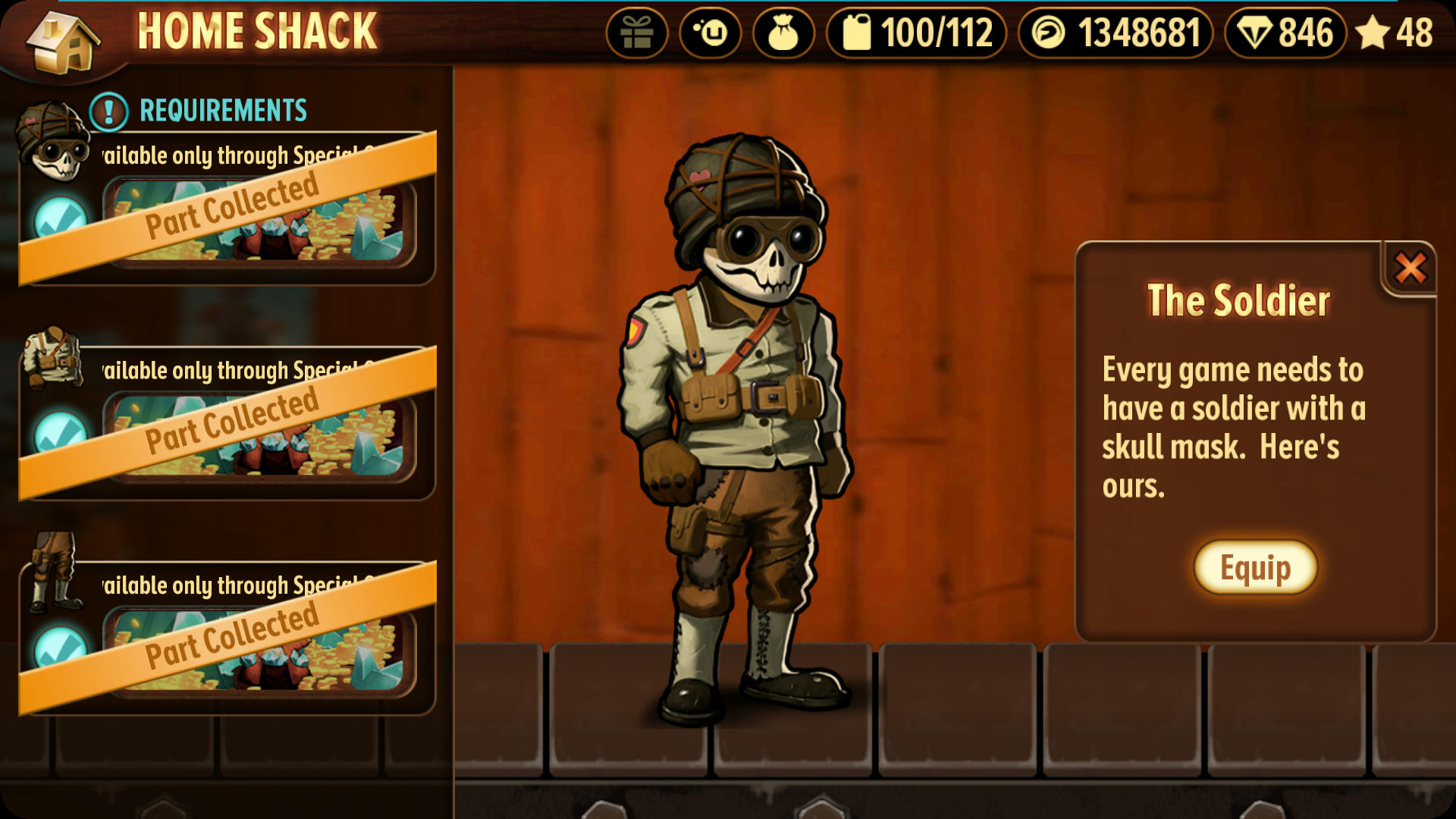Screen dimensions: 1456x819
Task: Click the Requirements info exclamation icon
Action: (x=108, y=111)
